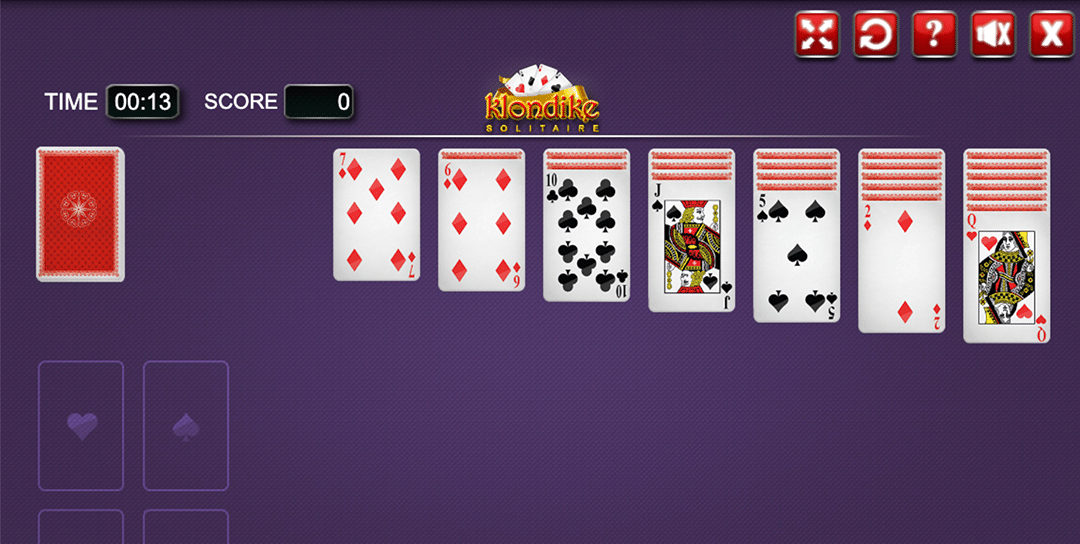Restart the game with the circular arrow button
Screen dimensions: 1080x544
pos(875,35)
